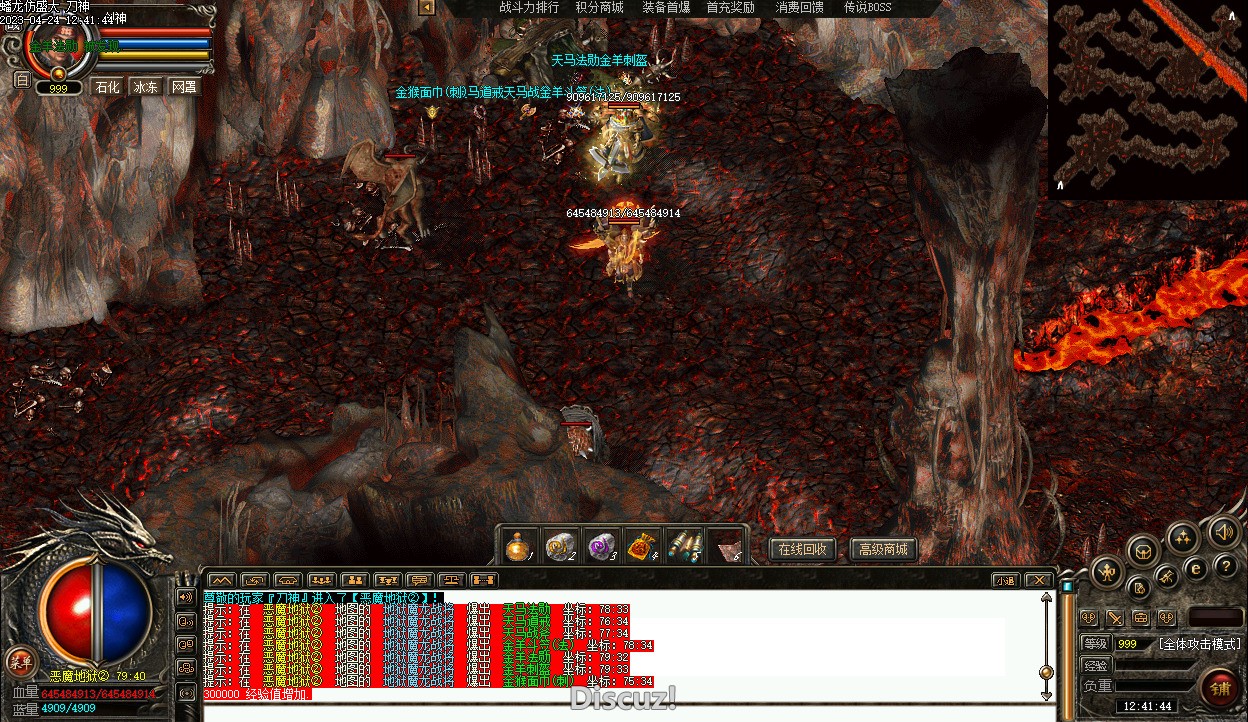1248x722 pixels.
Task: Select the 装备首爆 top menu entry
Action: 666,8
